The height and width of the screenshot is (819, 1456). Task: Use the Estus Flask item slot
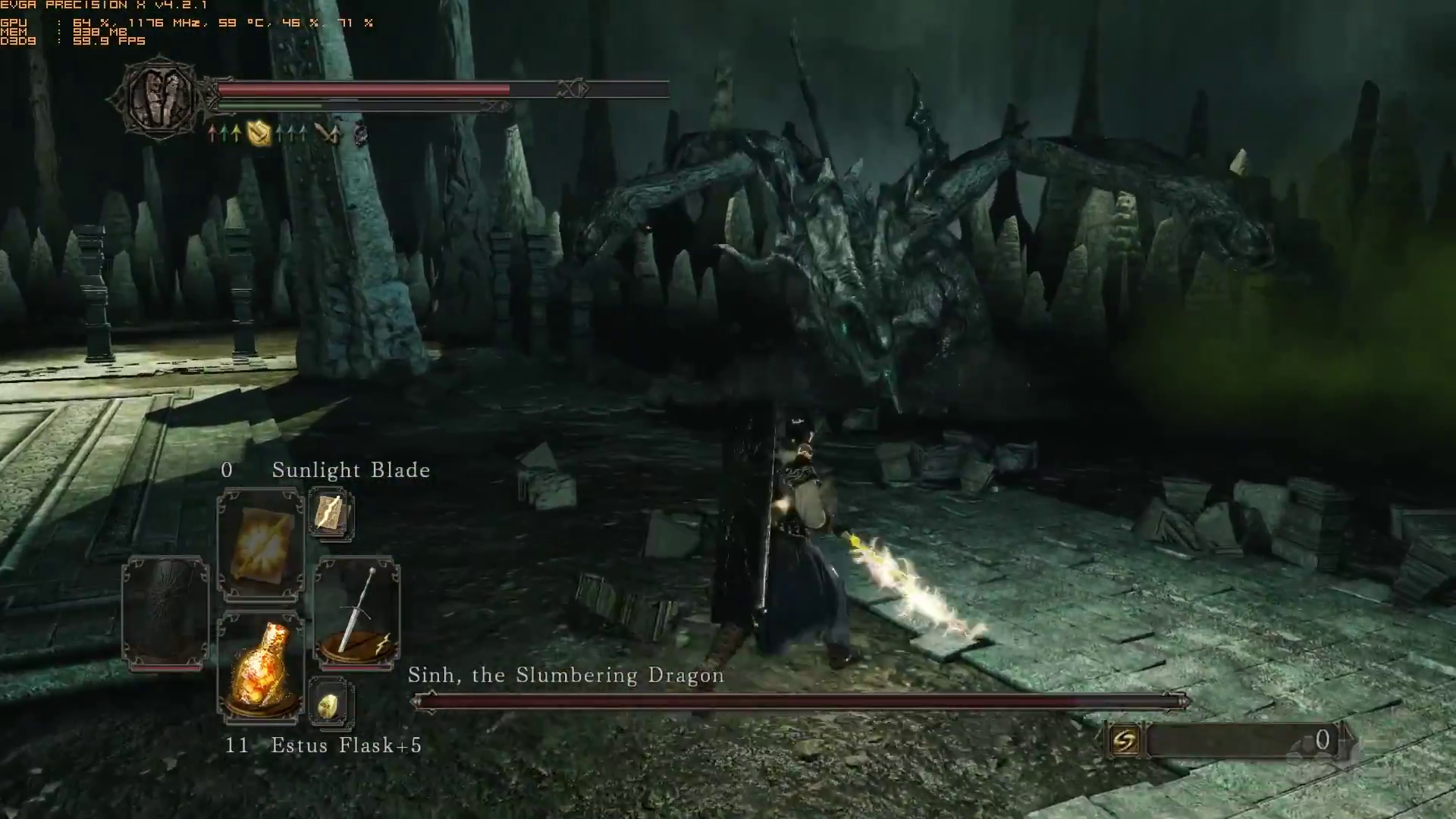click(260, 667)
